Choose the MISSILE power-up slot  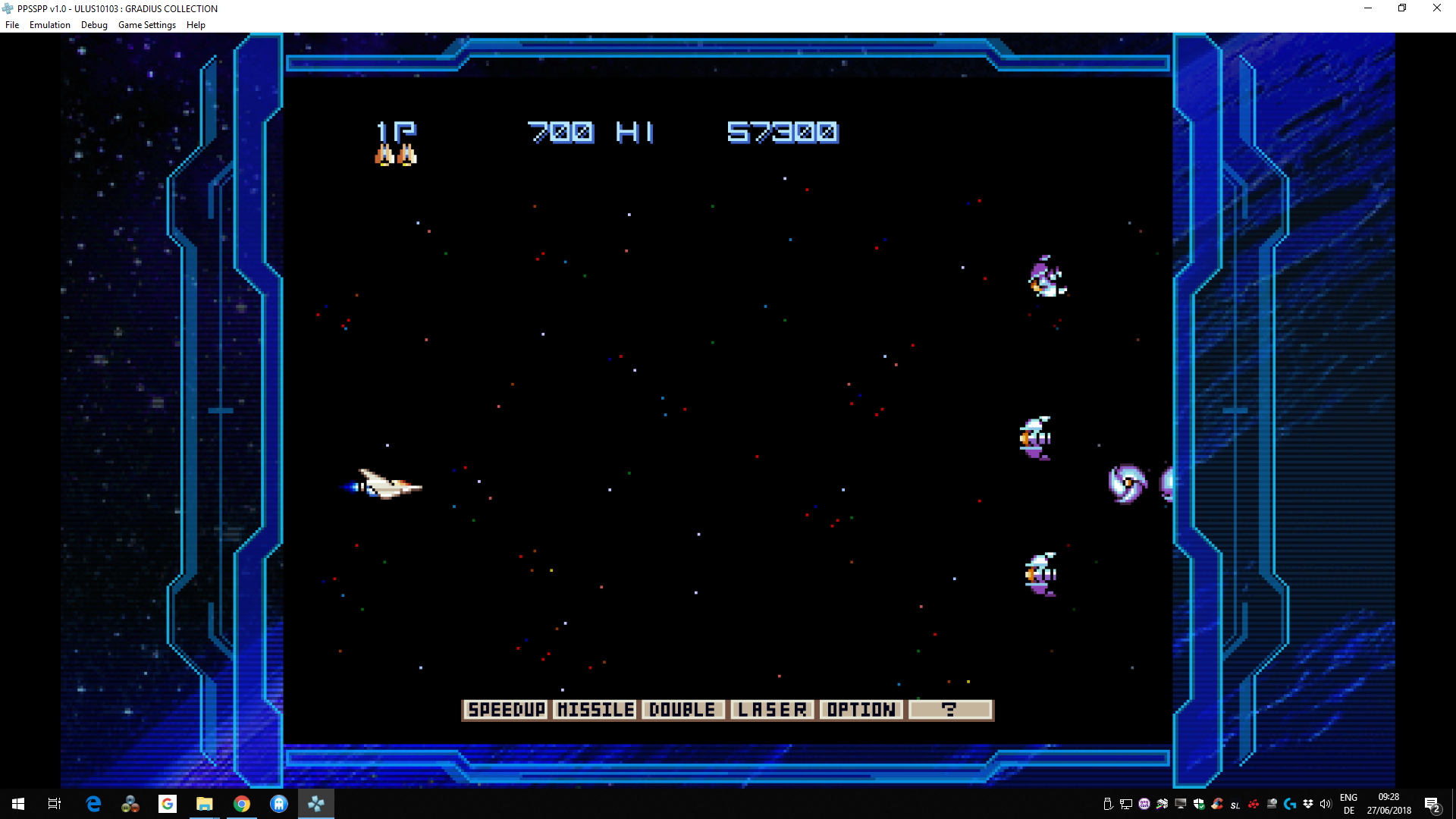[595, 710]
